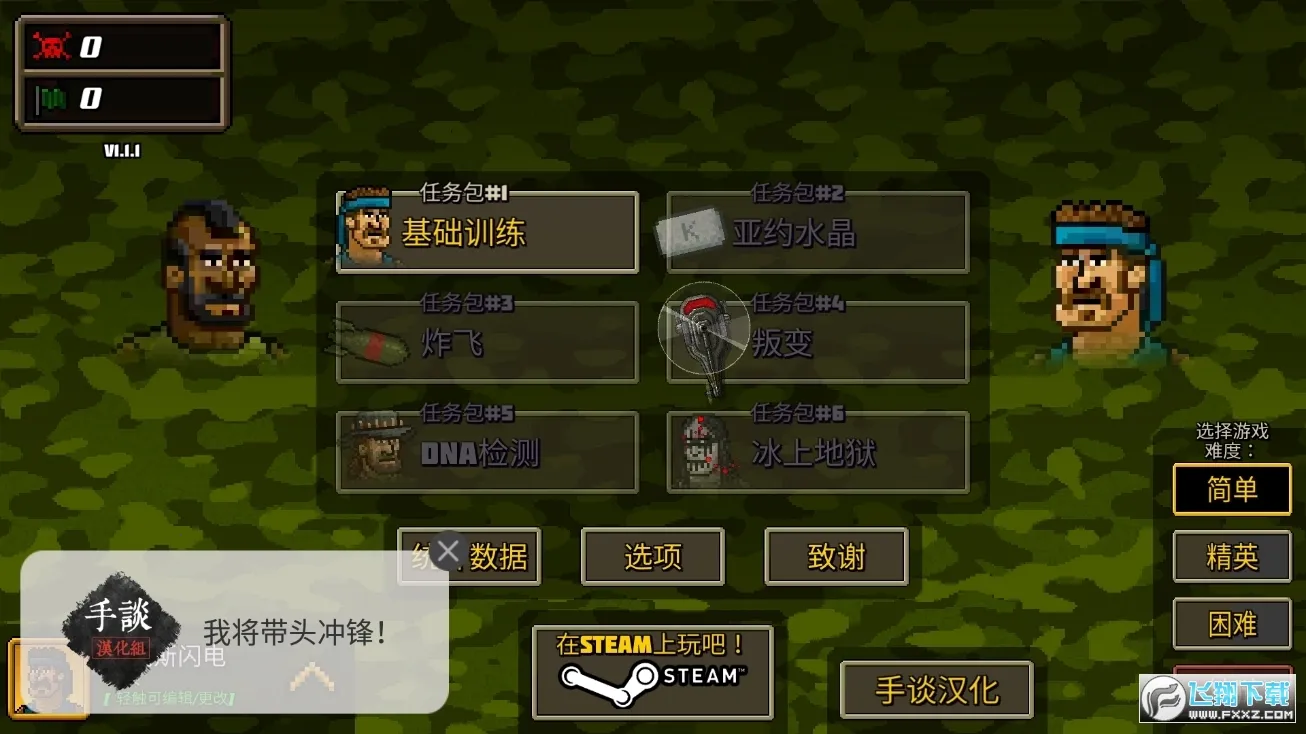Select the 精英 difficulty
Viewport: 1306px width, 734px height.
click(1232, 557)
